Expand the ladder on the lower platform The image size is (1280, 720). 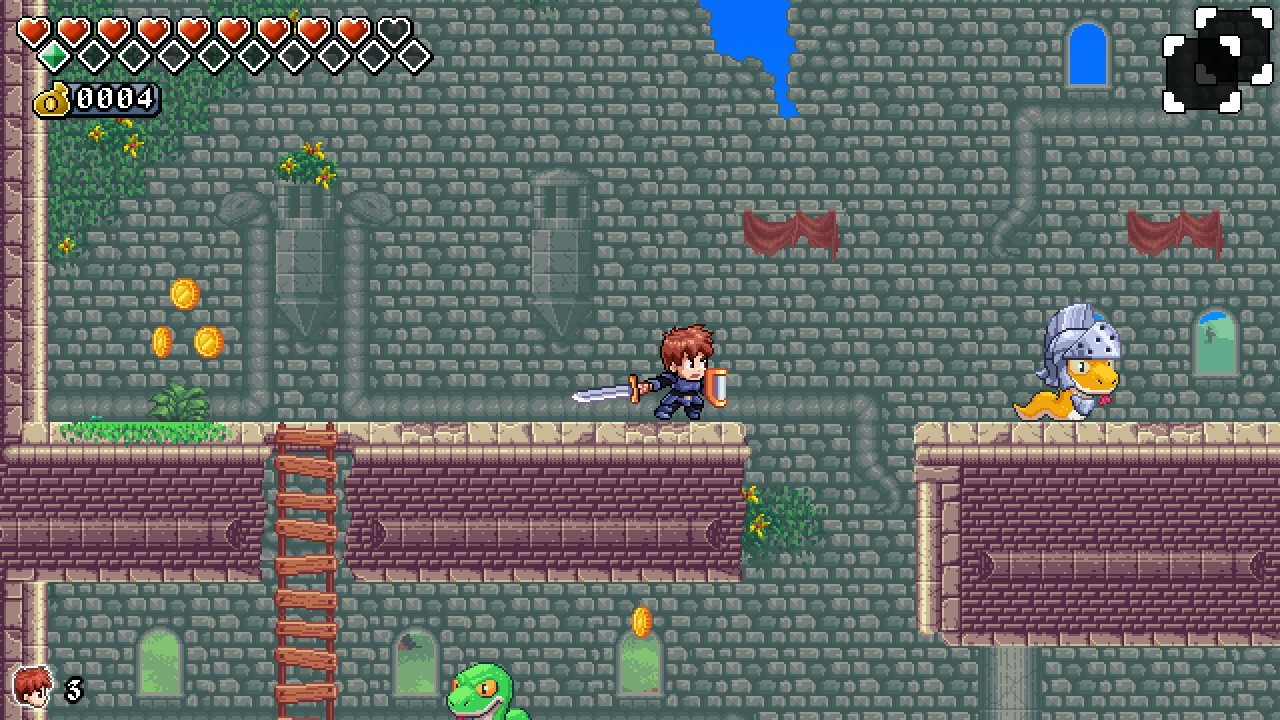click(305, 570)
